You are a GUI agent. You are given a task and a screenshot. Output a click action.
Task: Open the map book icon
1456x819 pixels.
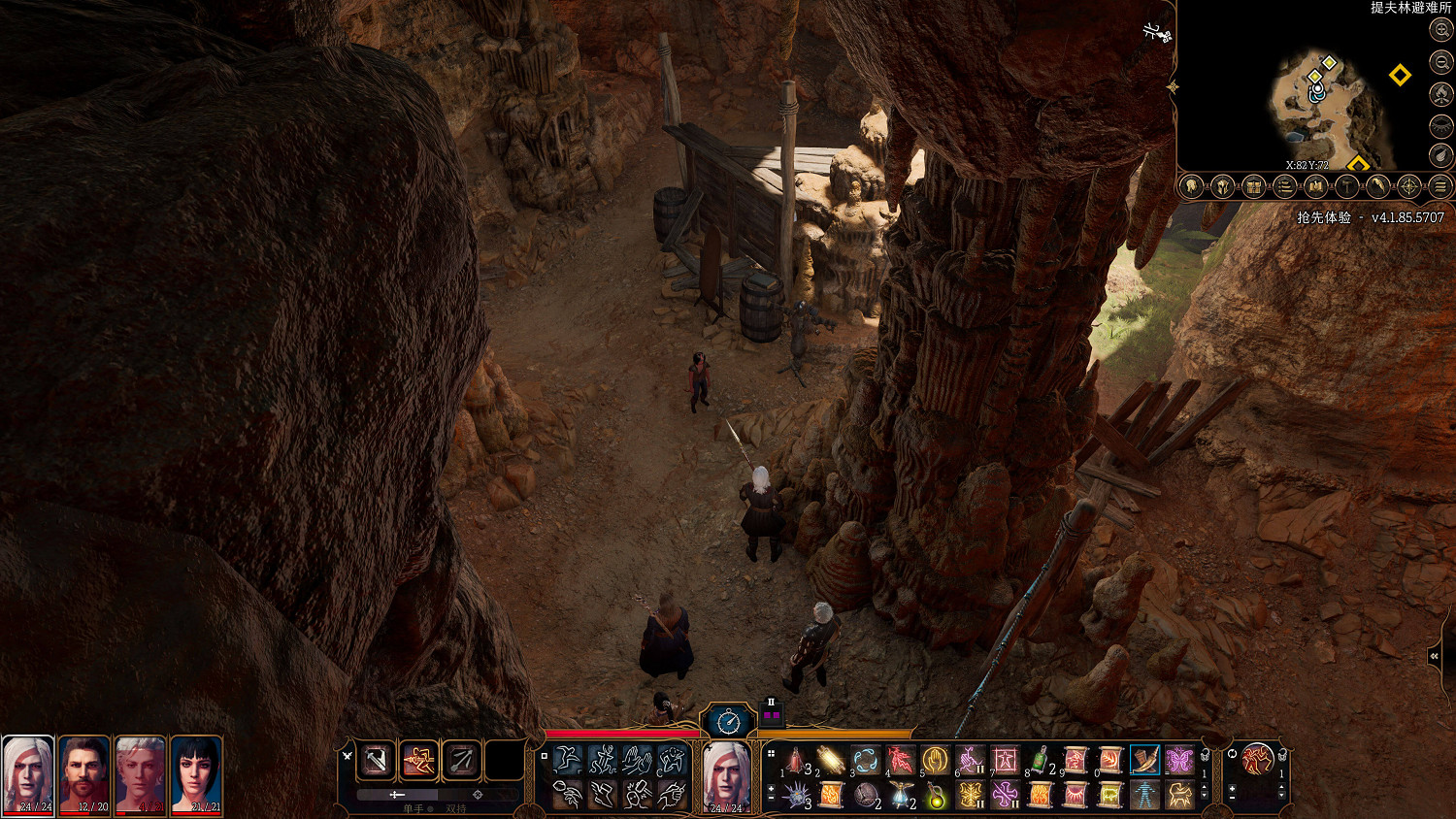click(x=1316, y=186)
